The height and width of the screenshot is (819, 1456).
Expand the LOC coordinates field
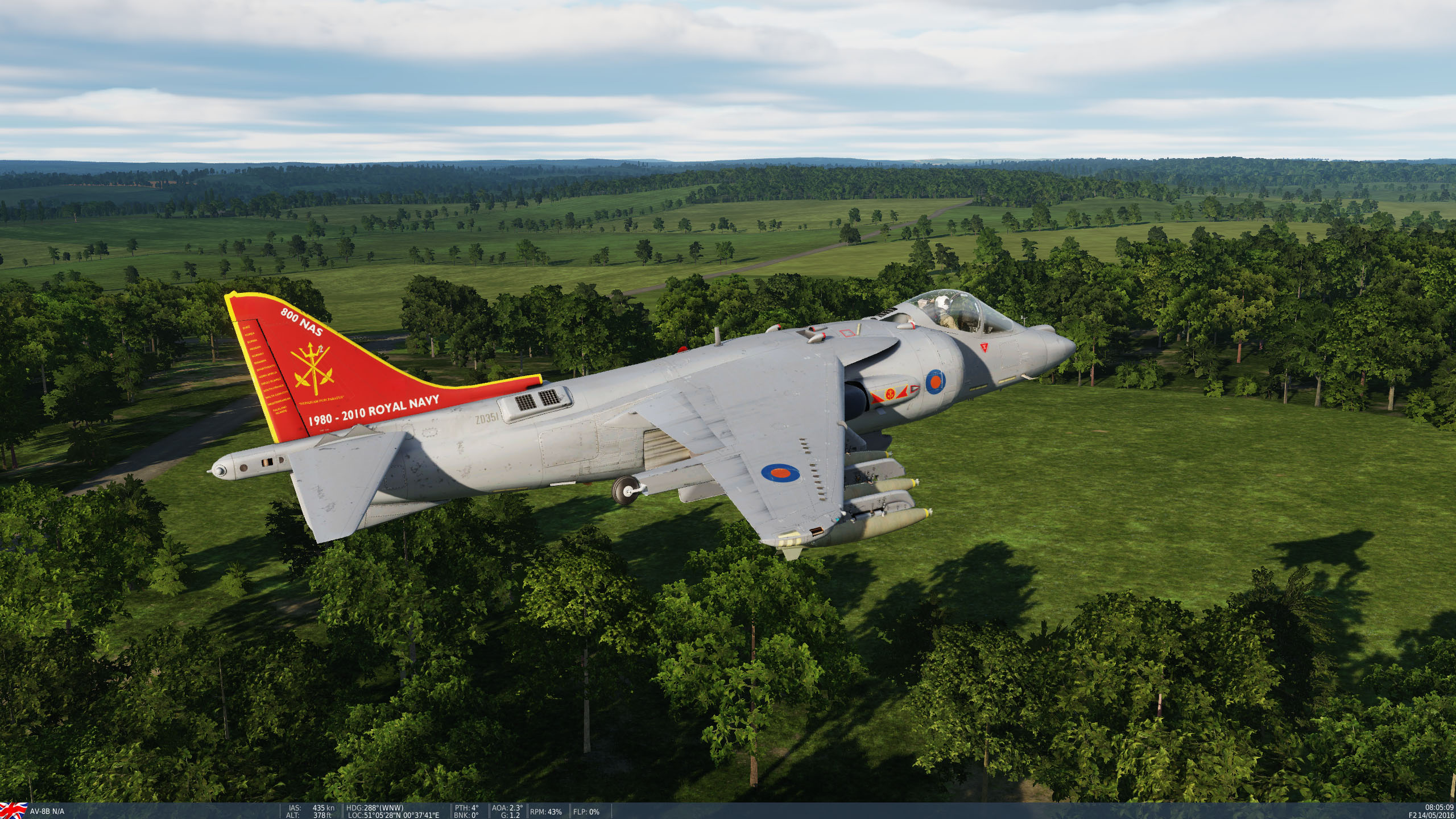pyautogui.click(x=392, y=813)
